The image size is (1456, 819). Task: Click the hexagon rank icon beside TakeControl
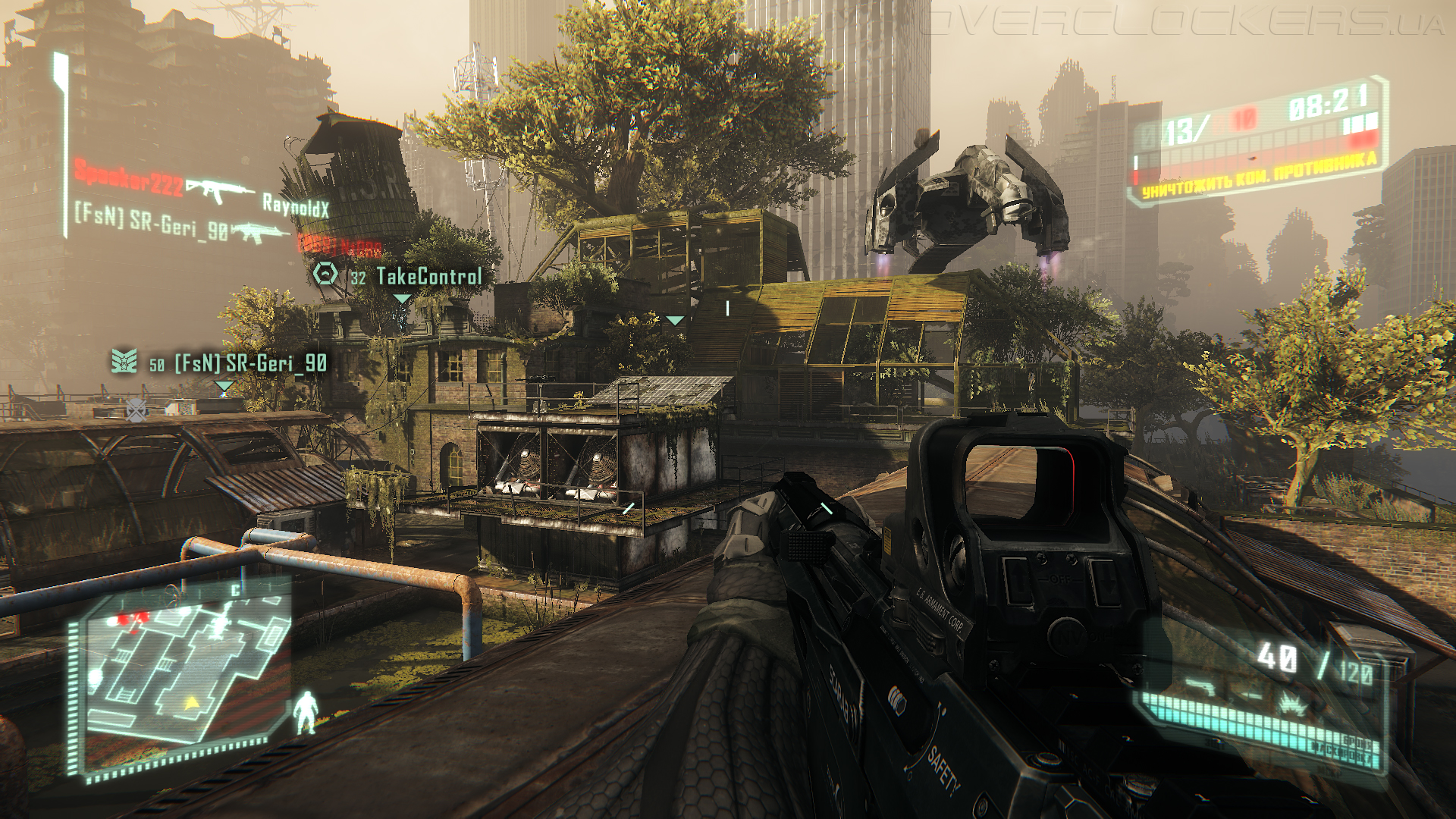point(326,274)
